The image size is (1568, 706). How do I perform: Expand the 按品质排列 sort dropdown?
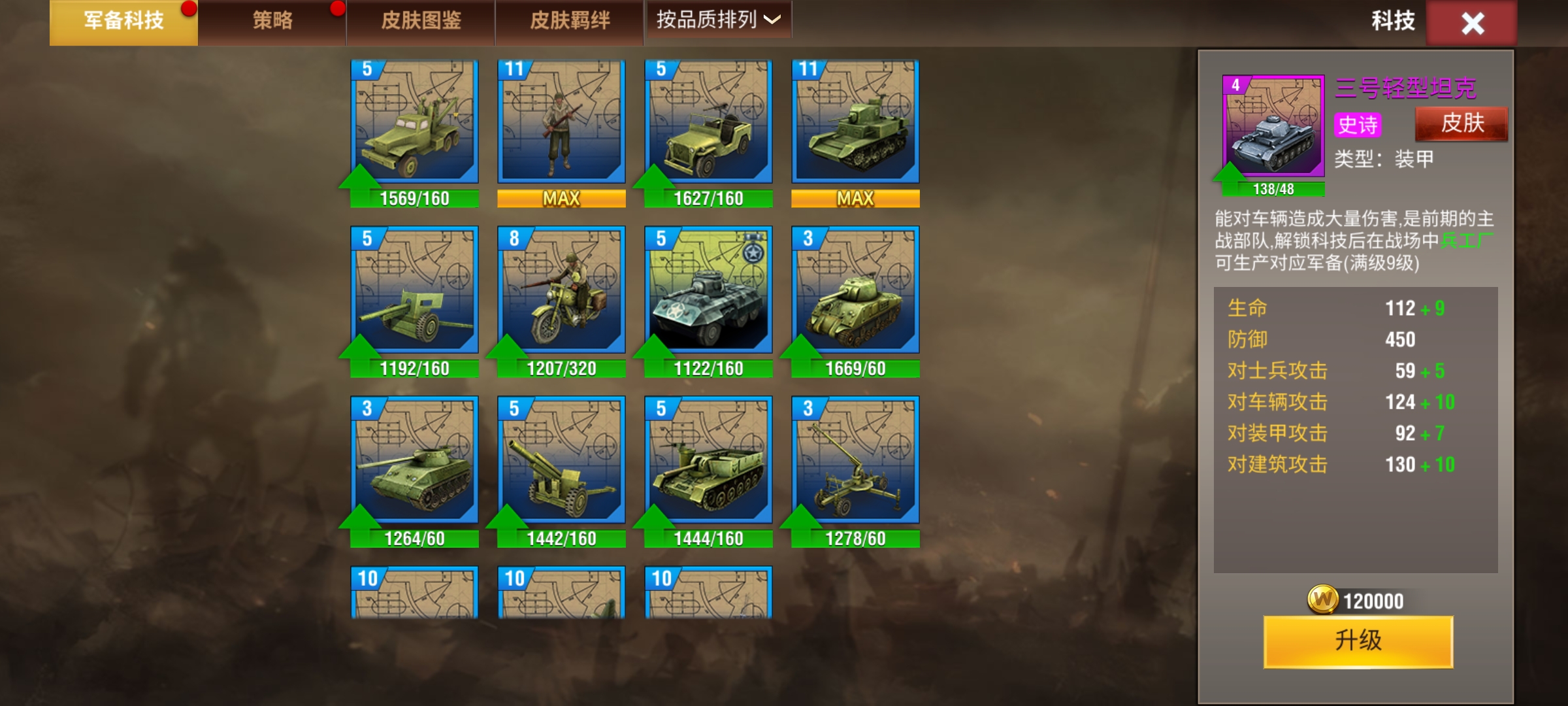(718, 20)
